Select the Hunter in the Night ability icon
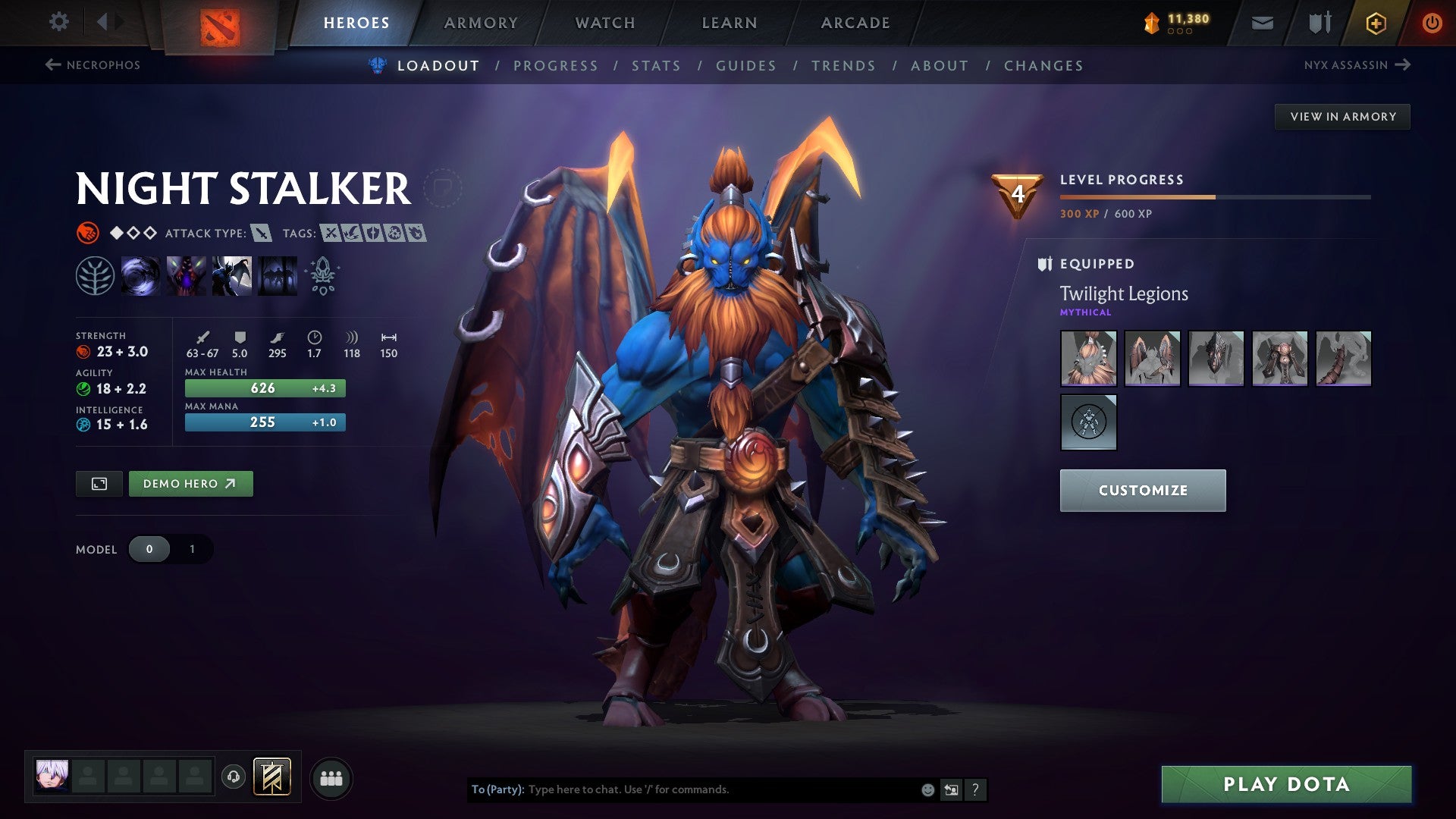 [x=231, y=277]
